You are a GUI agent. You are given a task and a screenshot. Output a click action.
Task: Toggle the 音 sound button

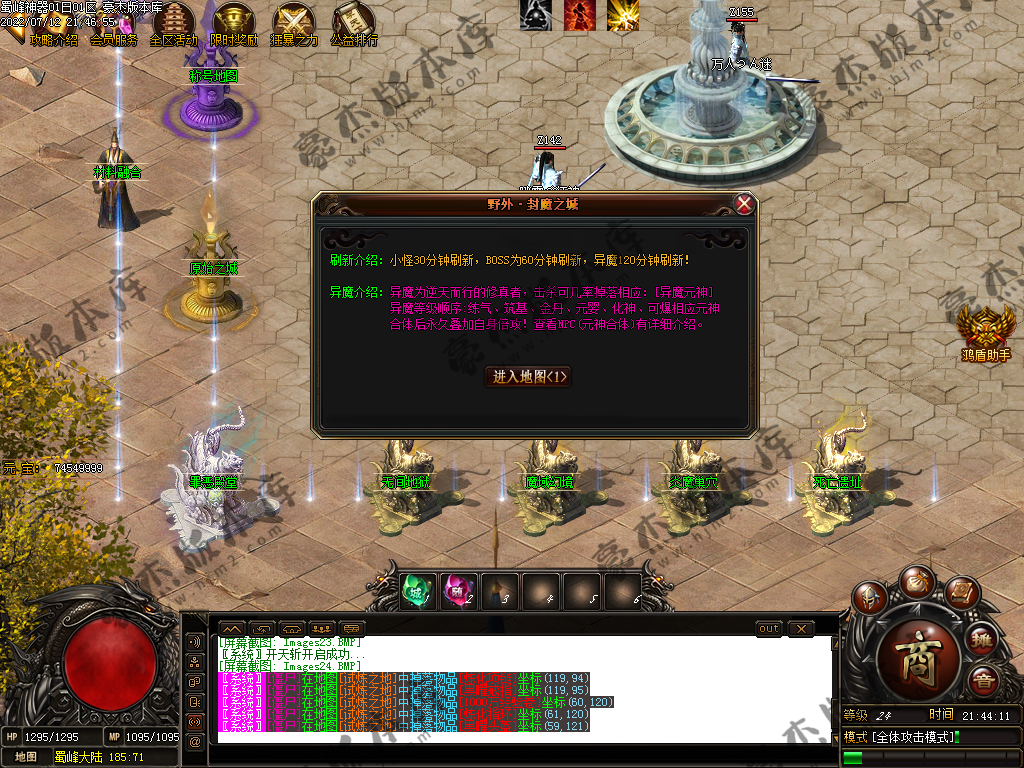(982, 680)
